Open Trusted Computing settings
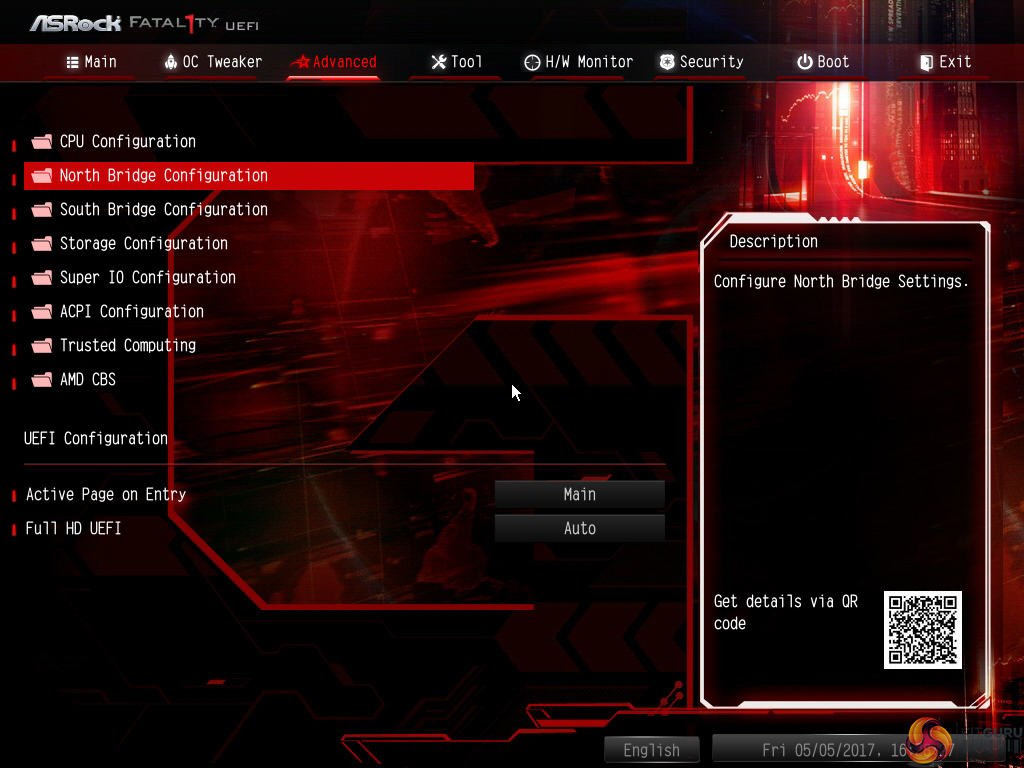Image resolution: width=1024 pixels, height=768 pixels. pyautogui.click(x=127, y=346)
